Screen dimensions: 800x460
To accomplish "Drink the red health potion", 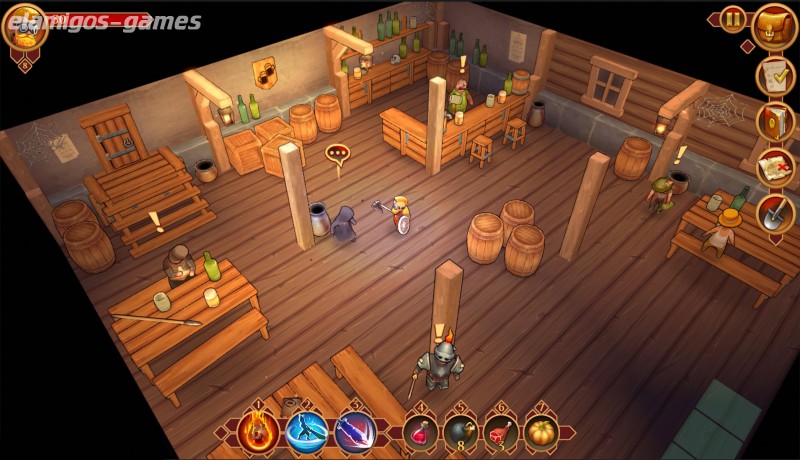I will click(421, 433).
